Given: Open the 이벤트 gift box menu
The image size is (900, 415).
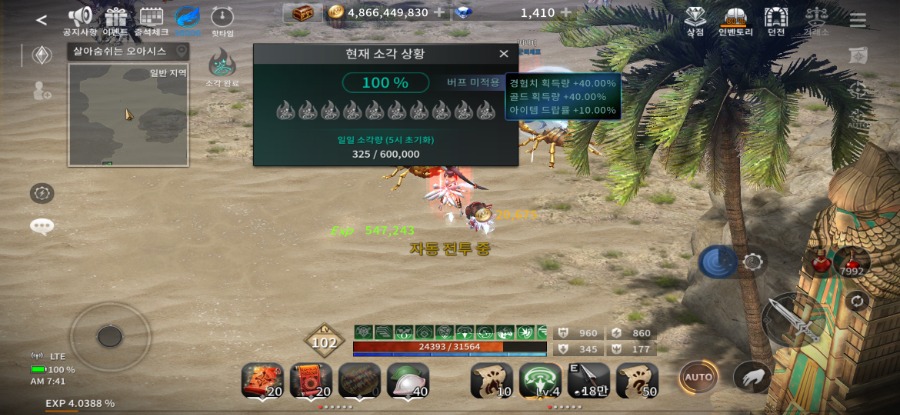Looking at the screenshot, I should click(x=116, y=17).
